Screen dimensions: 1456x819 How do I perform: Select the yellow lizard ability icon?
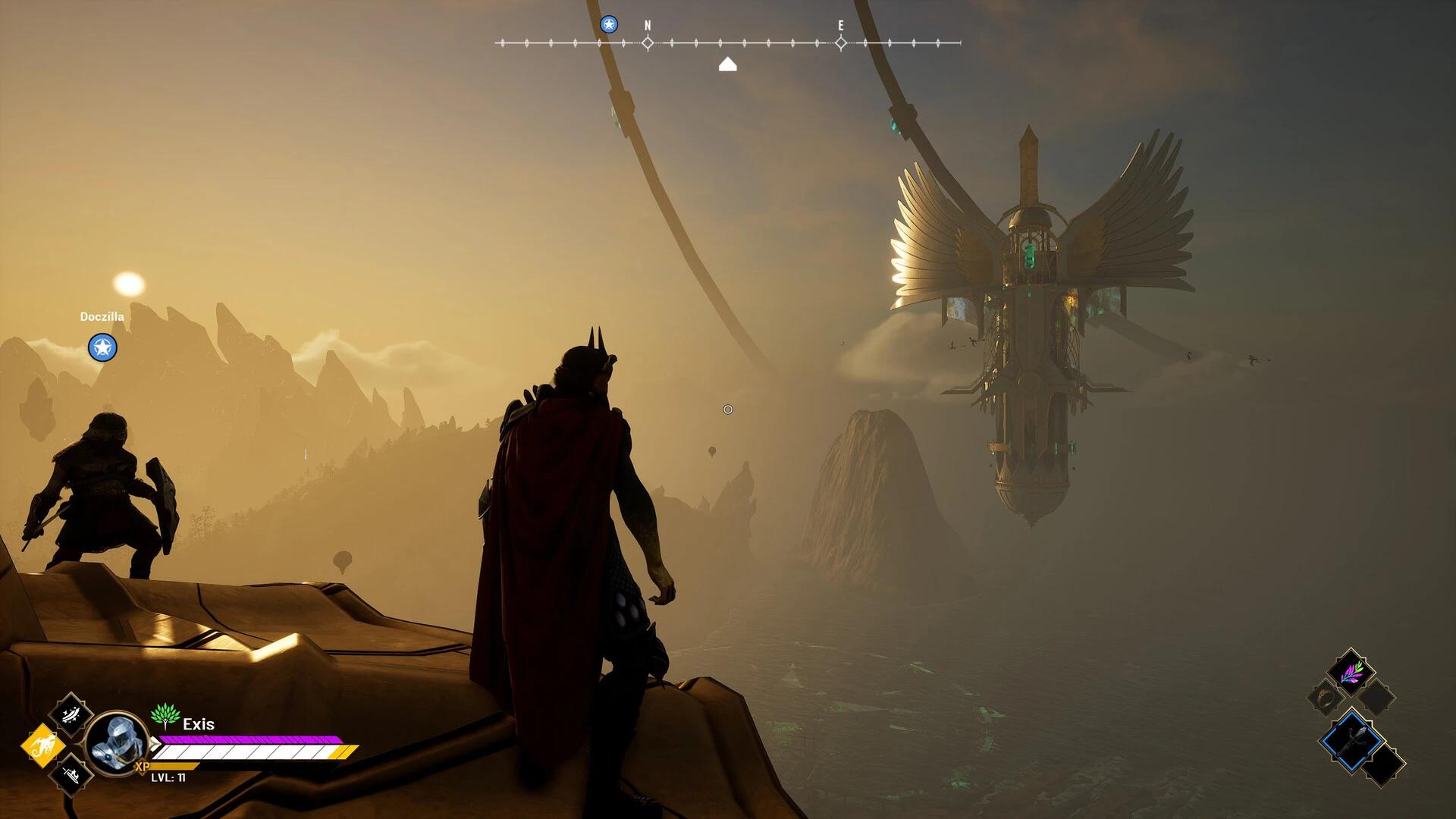coord(44,745)
